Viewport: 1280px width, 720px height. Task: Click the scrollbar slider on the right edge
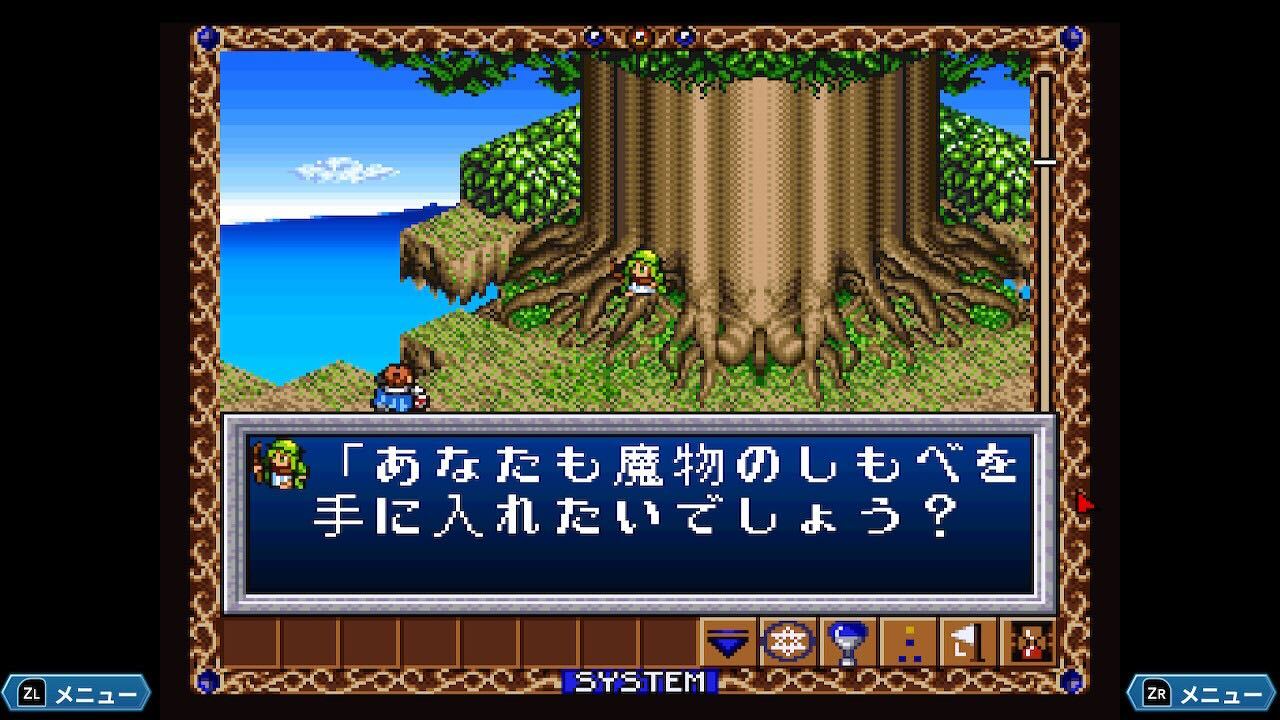(1044, 160)
